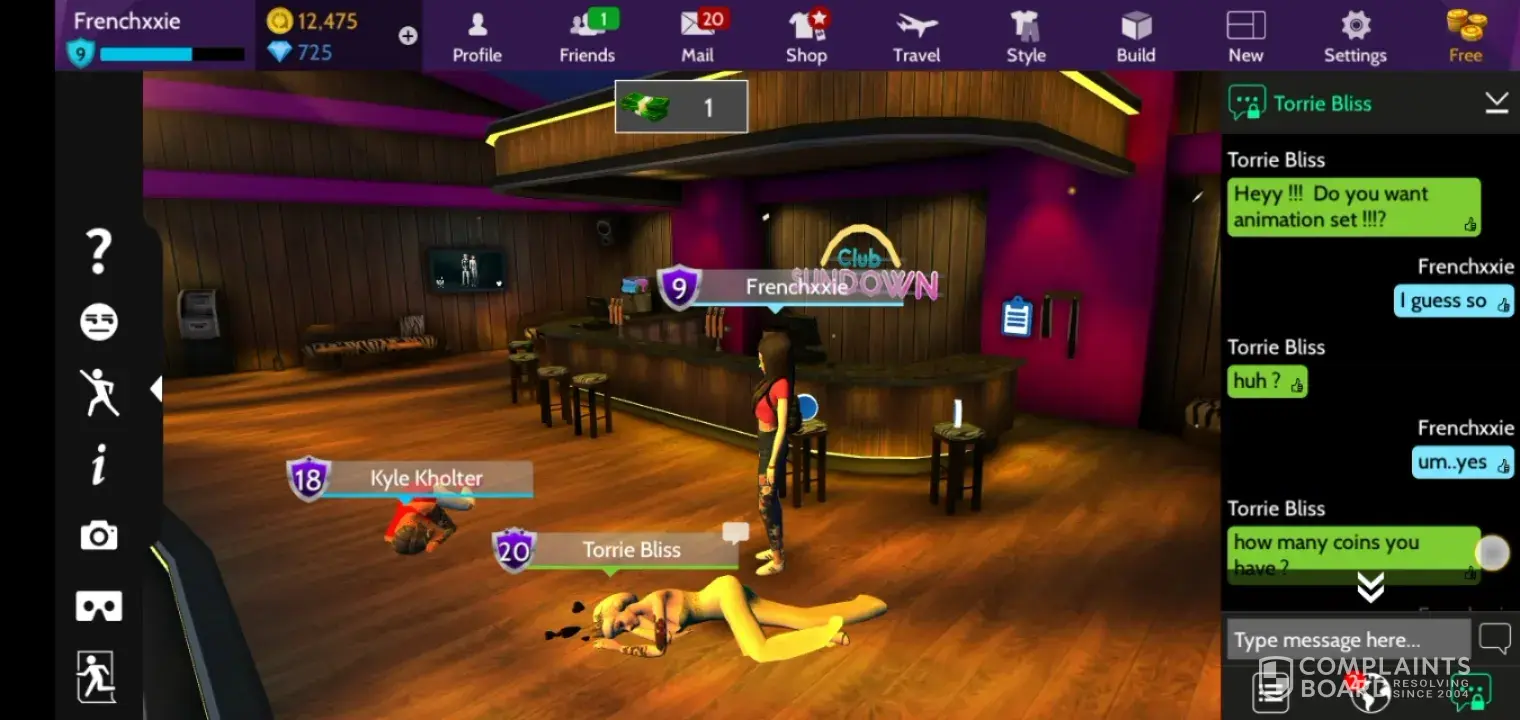Open the Style wardrobe
The height and width of the screenshot is (720, 1520).
(1026, 36)
